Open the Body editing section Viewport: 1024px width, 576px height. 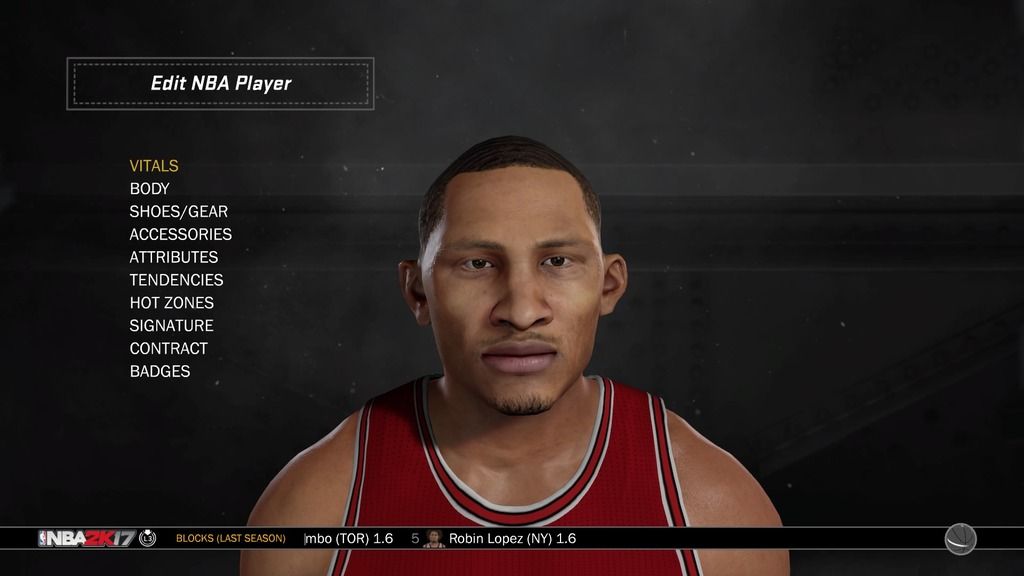tap(150, 189)
